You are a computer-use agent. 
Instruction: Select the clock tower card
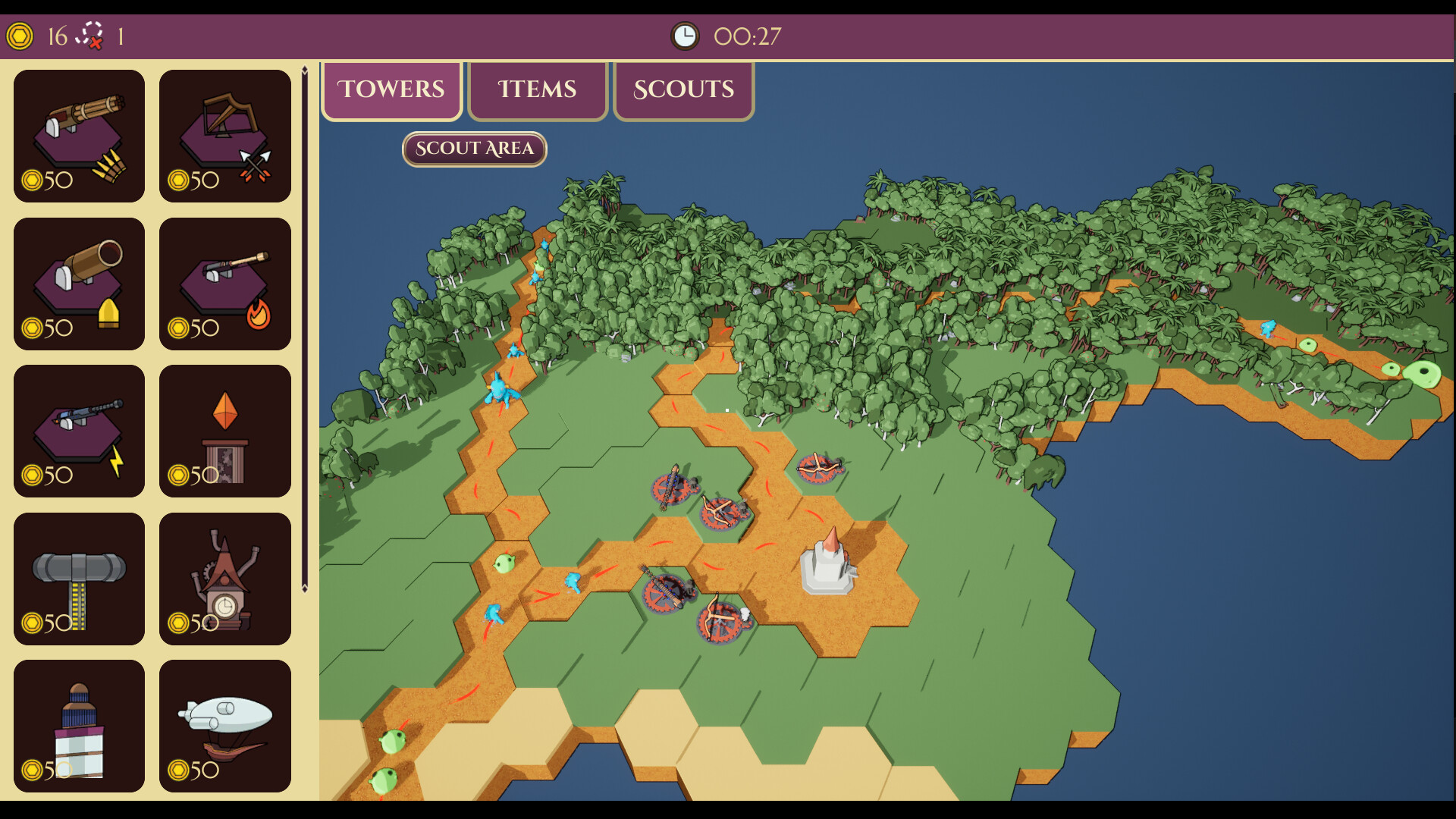click(225, 578)
